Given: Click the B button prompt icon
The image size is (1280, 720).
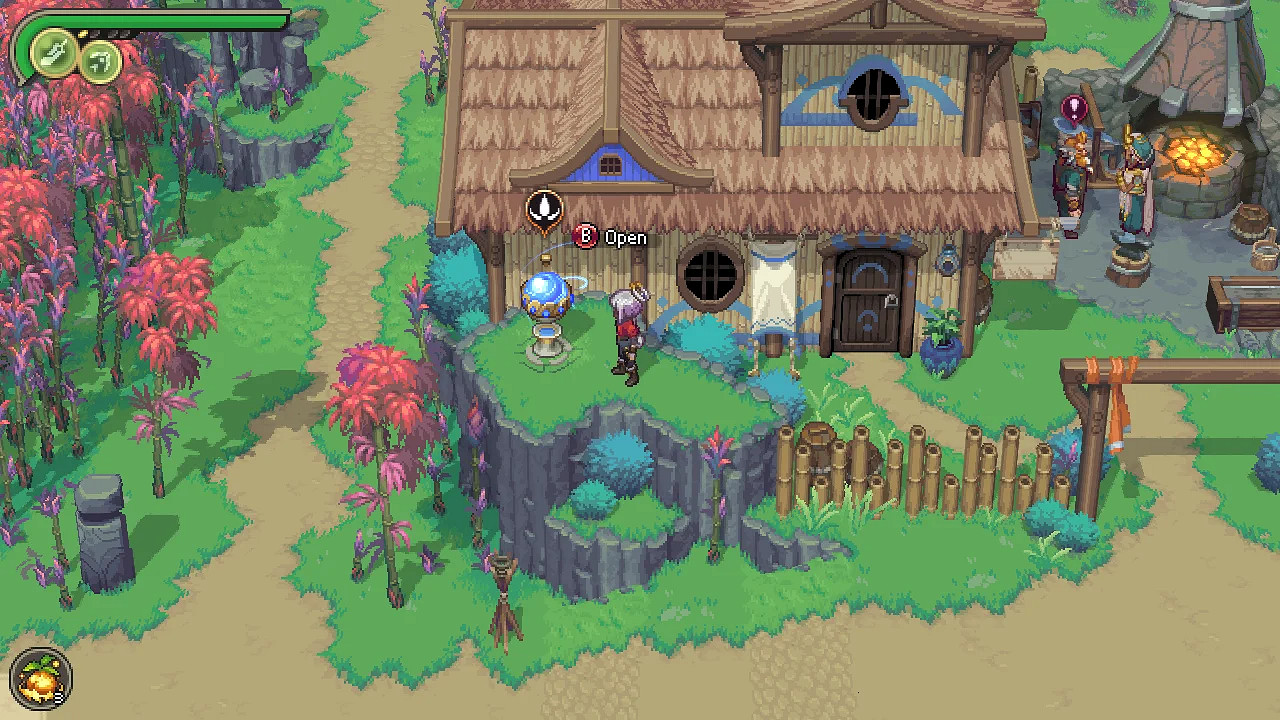Looking at the screenshot, I should tap(586, 238).
